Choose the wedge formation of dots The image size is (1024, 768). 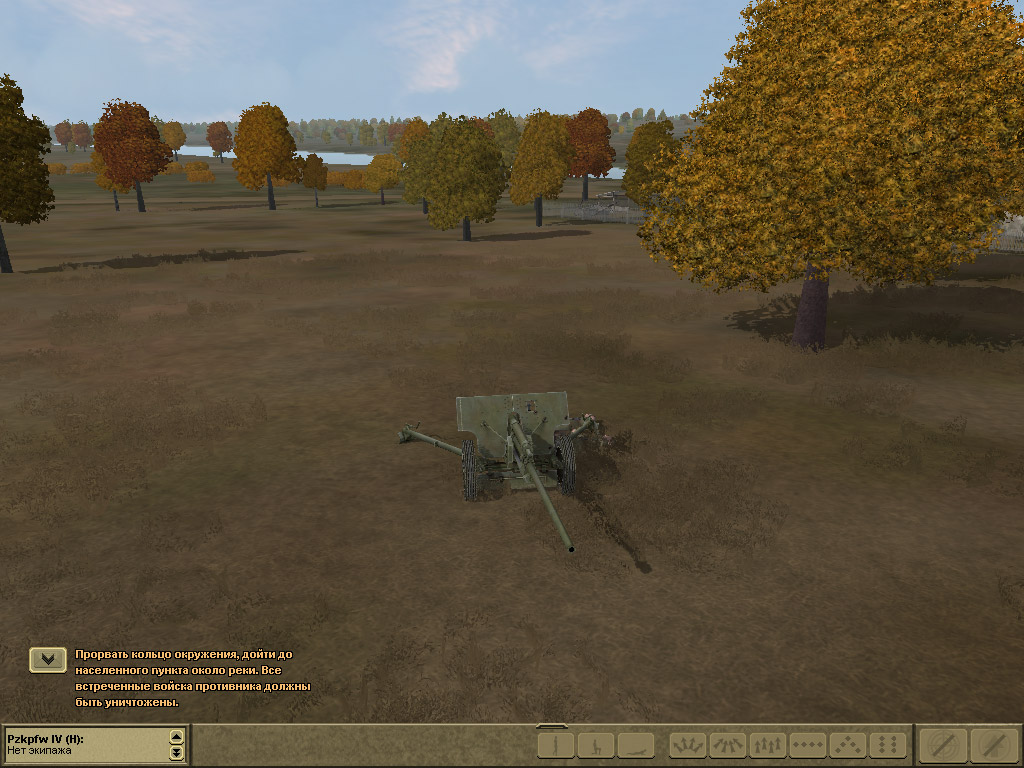click(x=848, y=745)
